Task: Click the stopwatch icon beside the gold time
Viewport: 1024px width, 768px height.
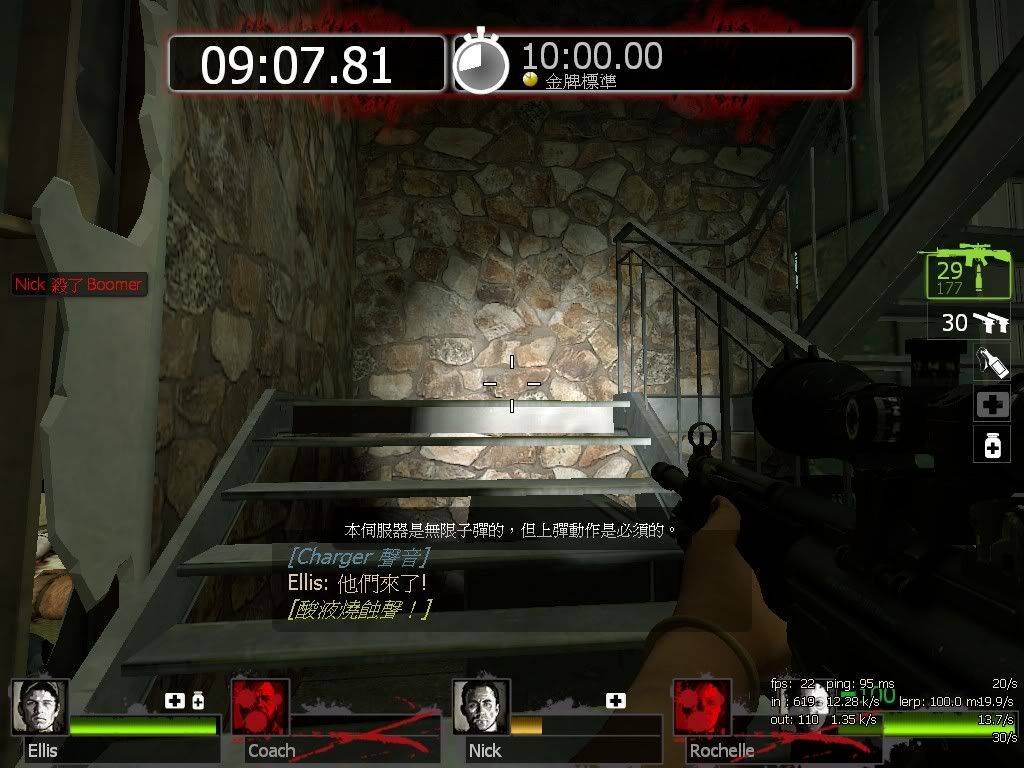Action: pyautogui.click(x=481, y=65)
